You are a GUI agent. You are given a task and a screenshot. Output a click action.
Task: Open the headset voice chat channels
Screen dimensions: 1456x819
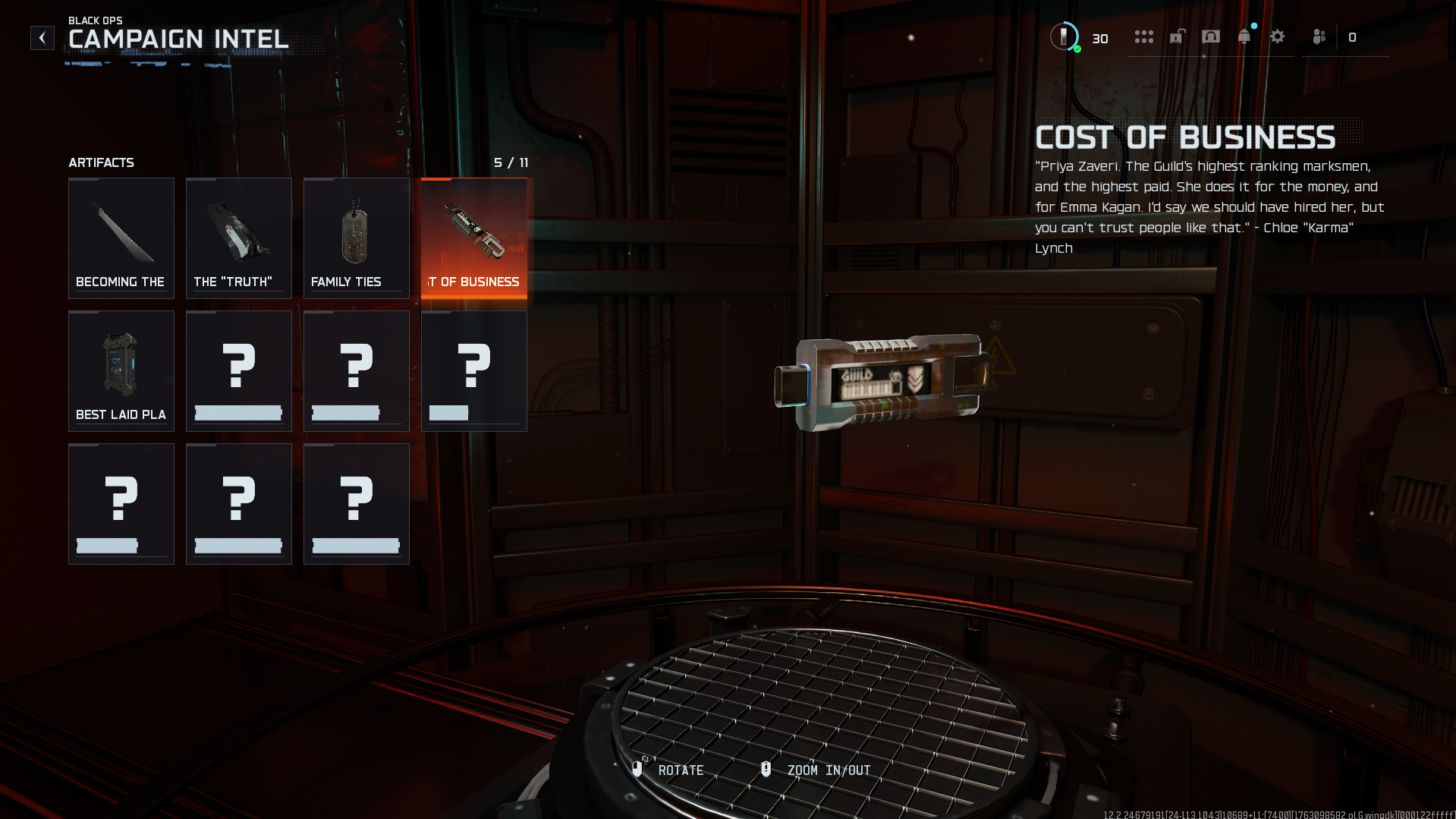point(1211,37)
